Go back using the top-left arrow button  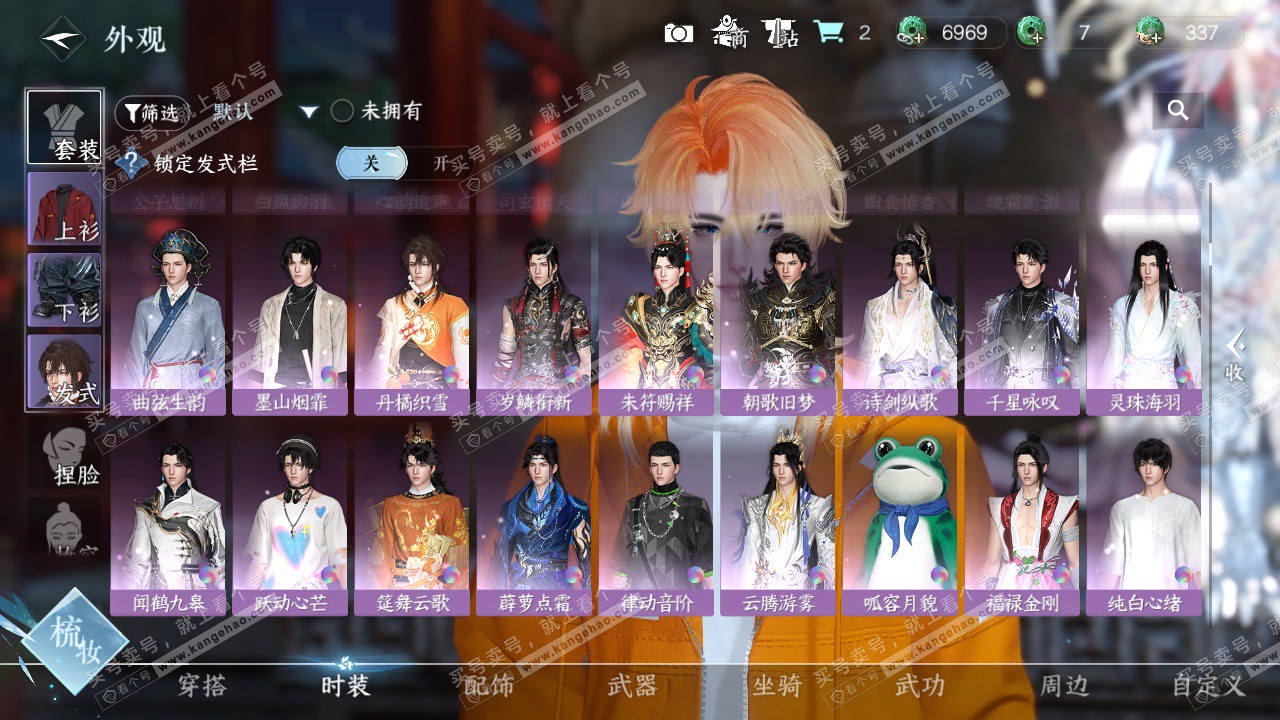(62, 39)
